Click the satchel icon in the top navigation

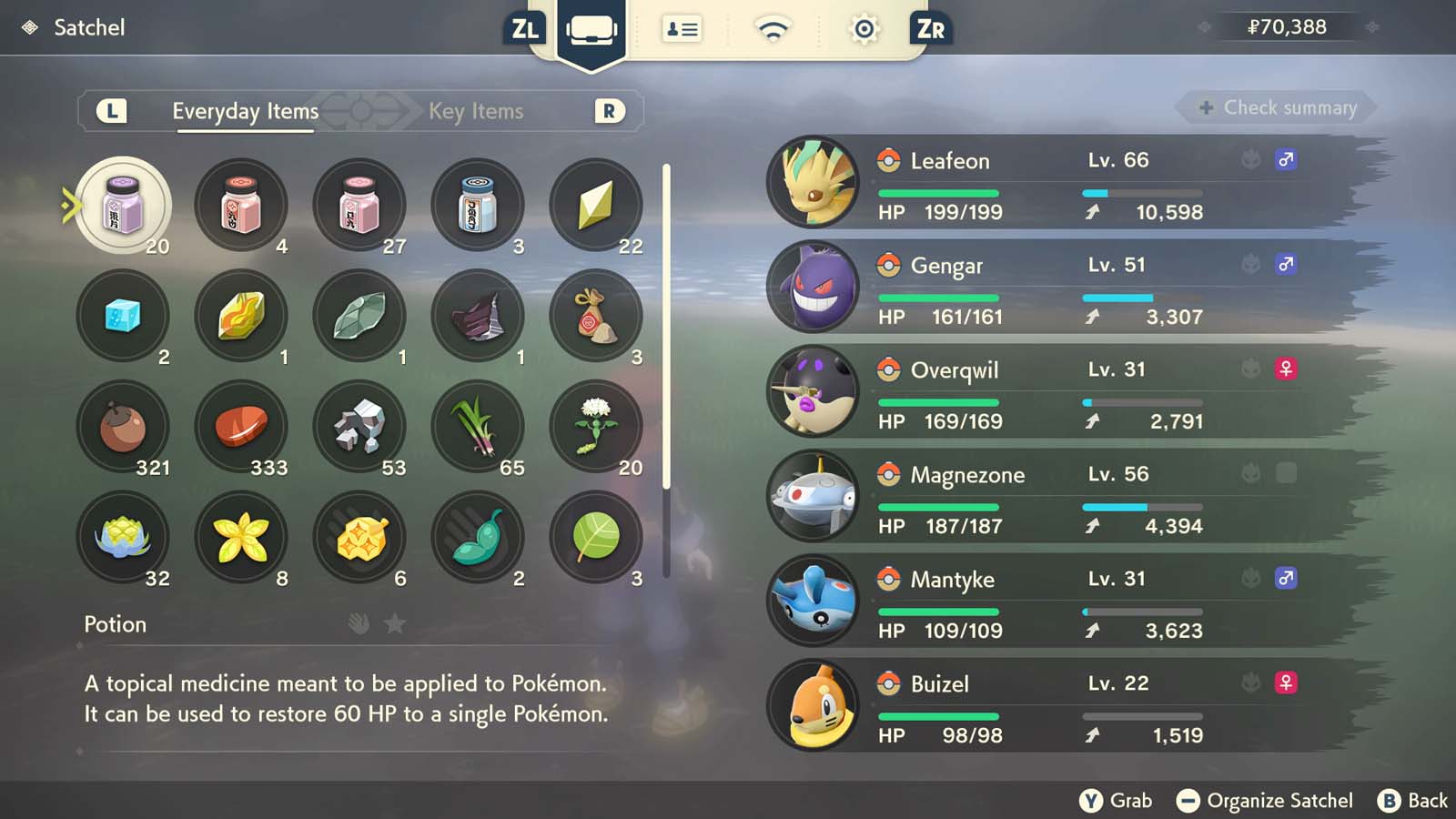click(x=591, y=28)
